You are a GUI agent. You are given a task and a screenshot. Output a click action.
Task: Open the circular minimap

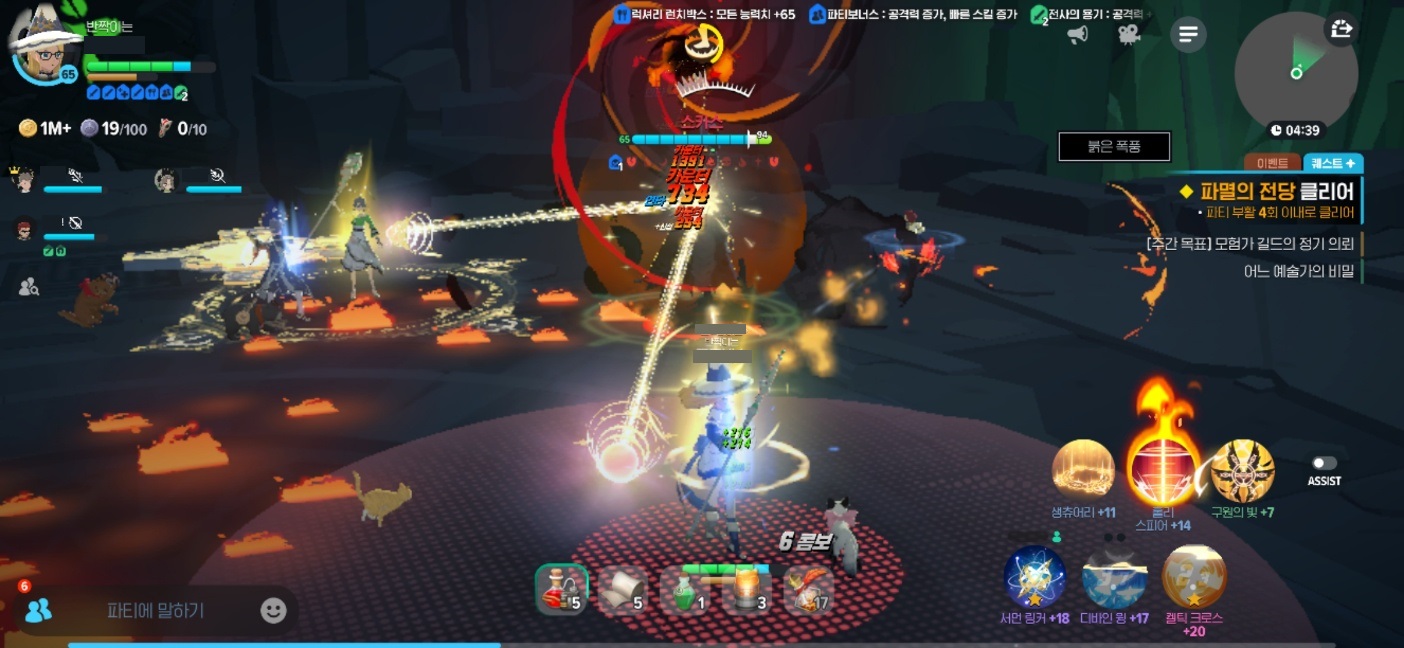tap(1295, 73)
